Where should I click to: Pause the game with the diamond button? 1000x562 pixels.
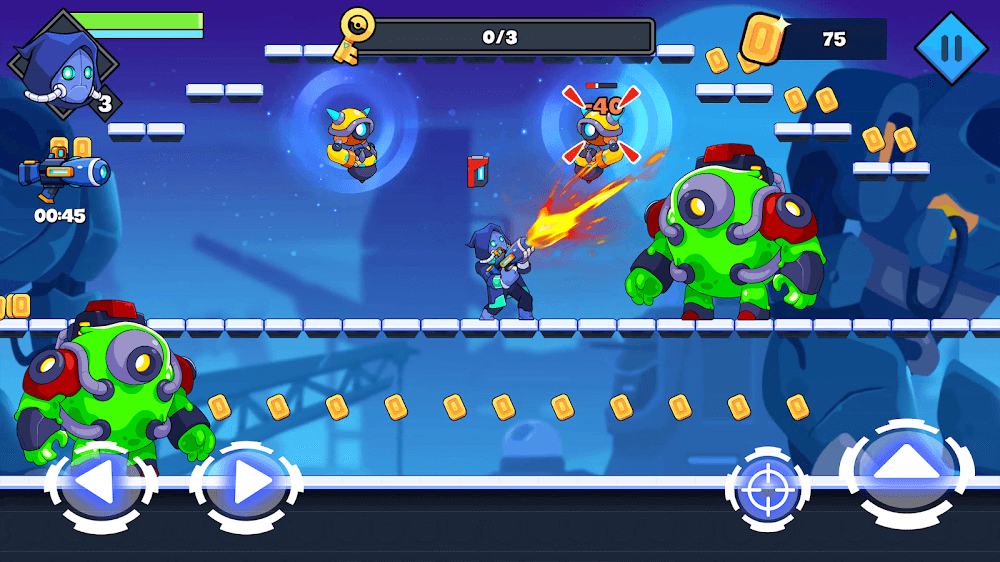coord(951,46)
